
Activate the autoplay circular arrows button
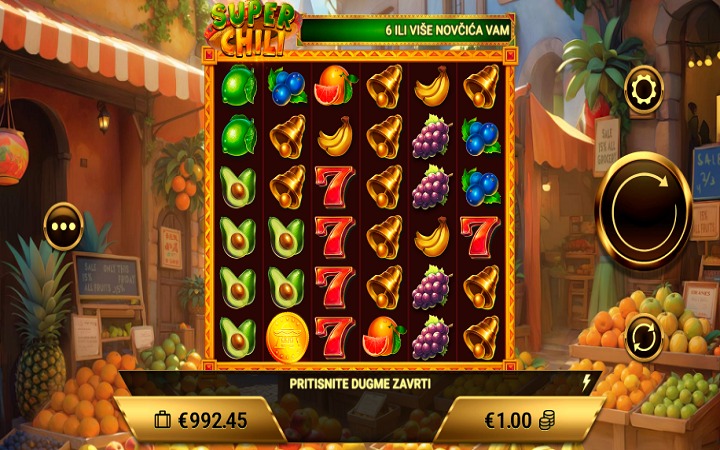643,337
